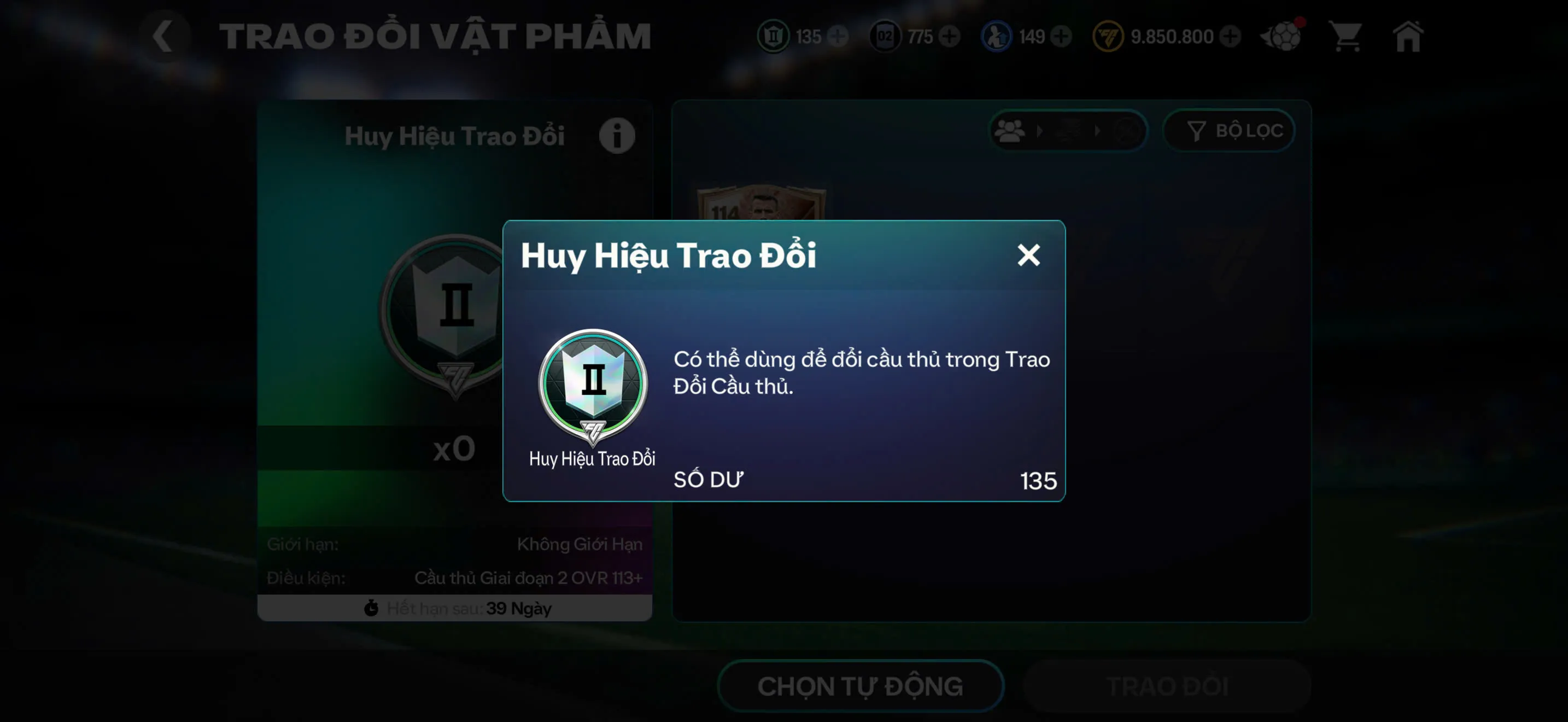Close the Huy Hiệu Trao Đổi dialog
Viewport: 1568px width, 722px height.
1029,255
